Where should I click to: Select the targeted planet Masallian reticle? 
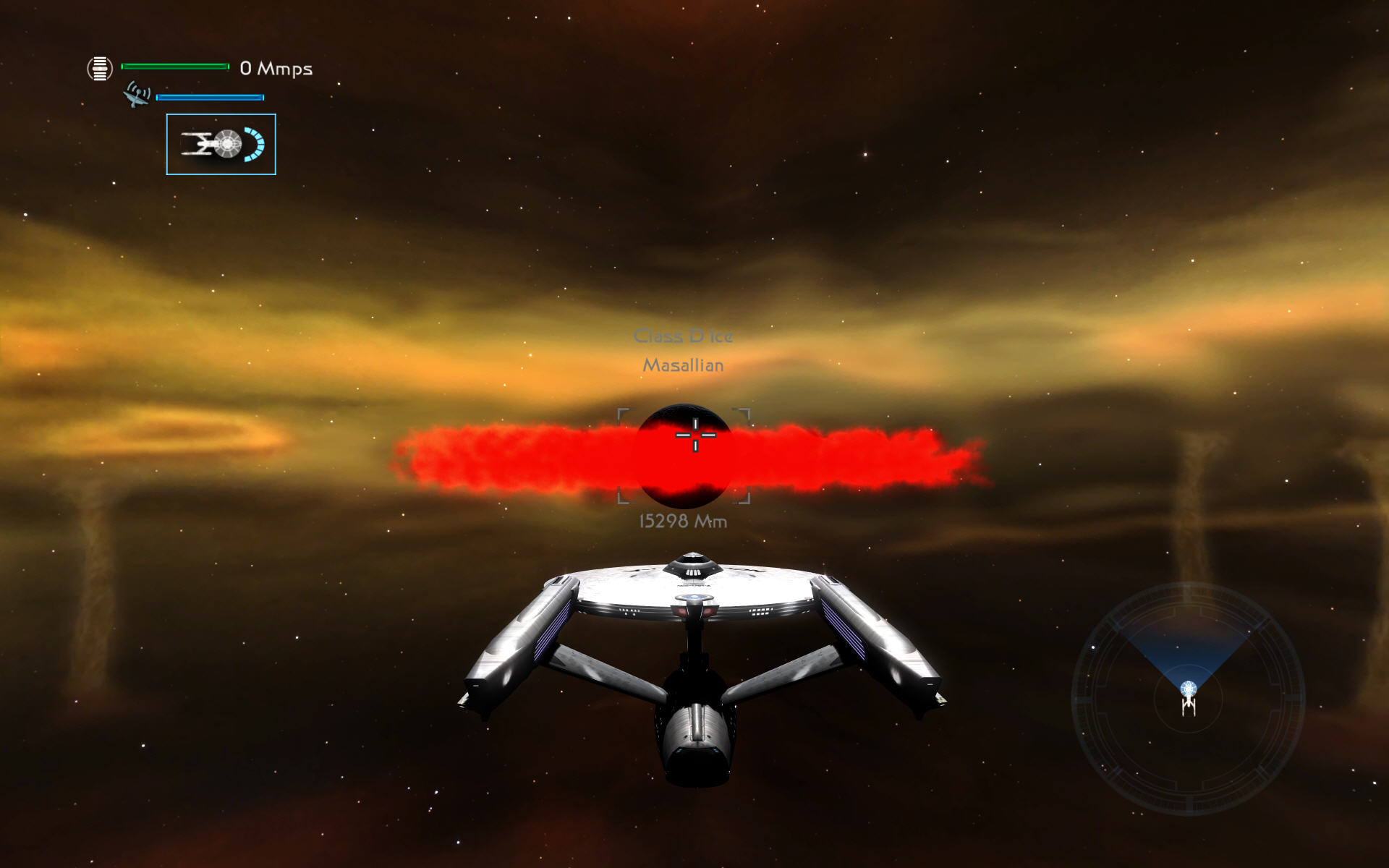point(684,456)
